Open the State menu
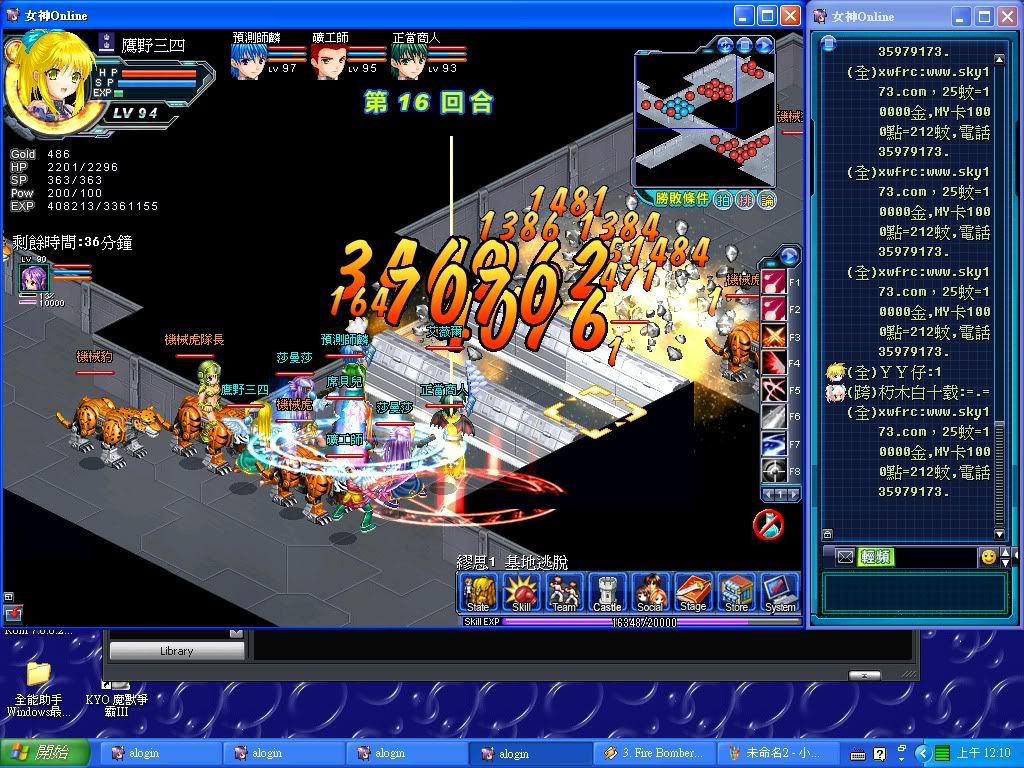 click(478, 593)
